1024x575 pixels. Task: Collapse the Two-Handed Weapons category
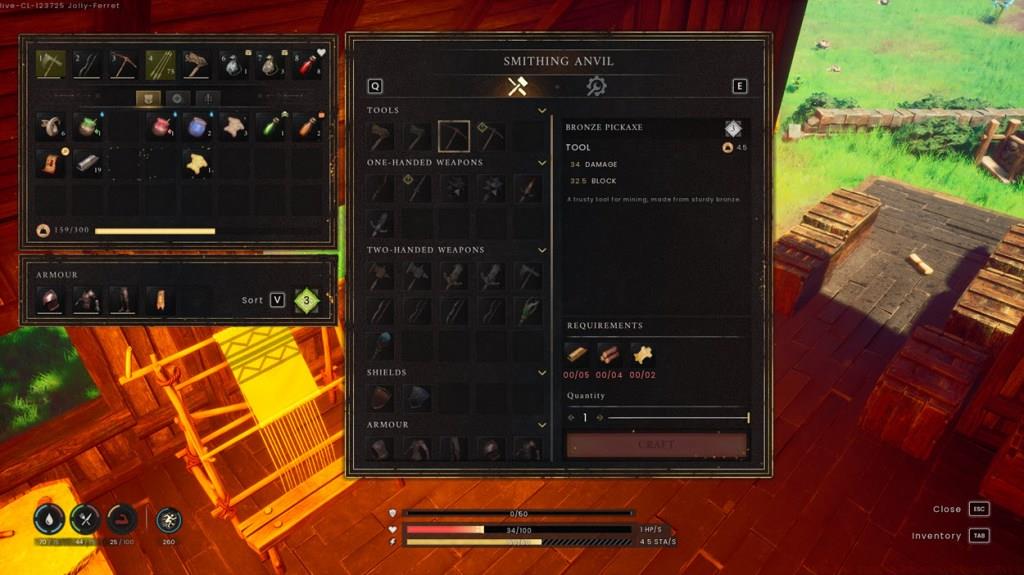point(542,250)
